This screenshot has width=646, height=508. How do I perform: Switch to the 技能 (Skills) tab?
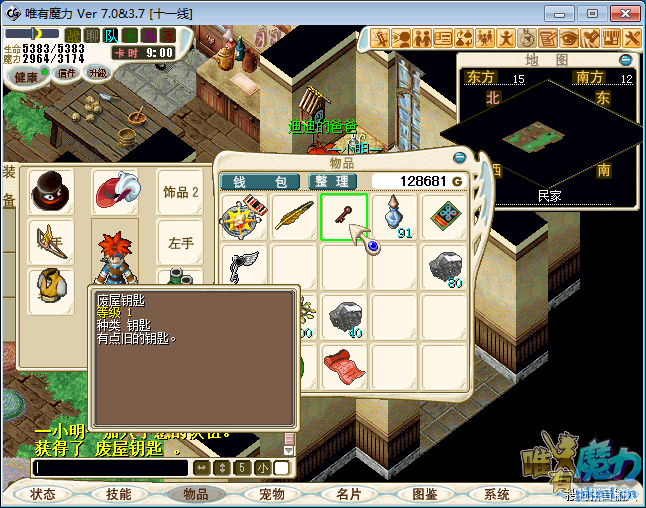click(x=119, y=494)
